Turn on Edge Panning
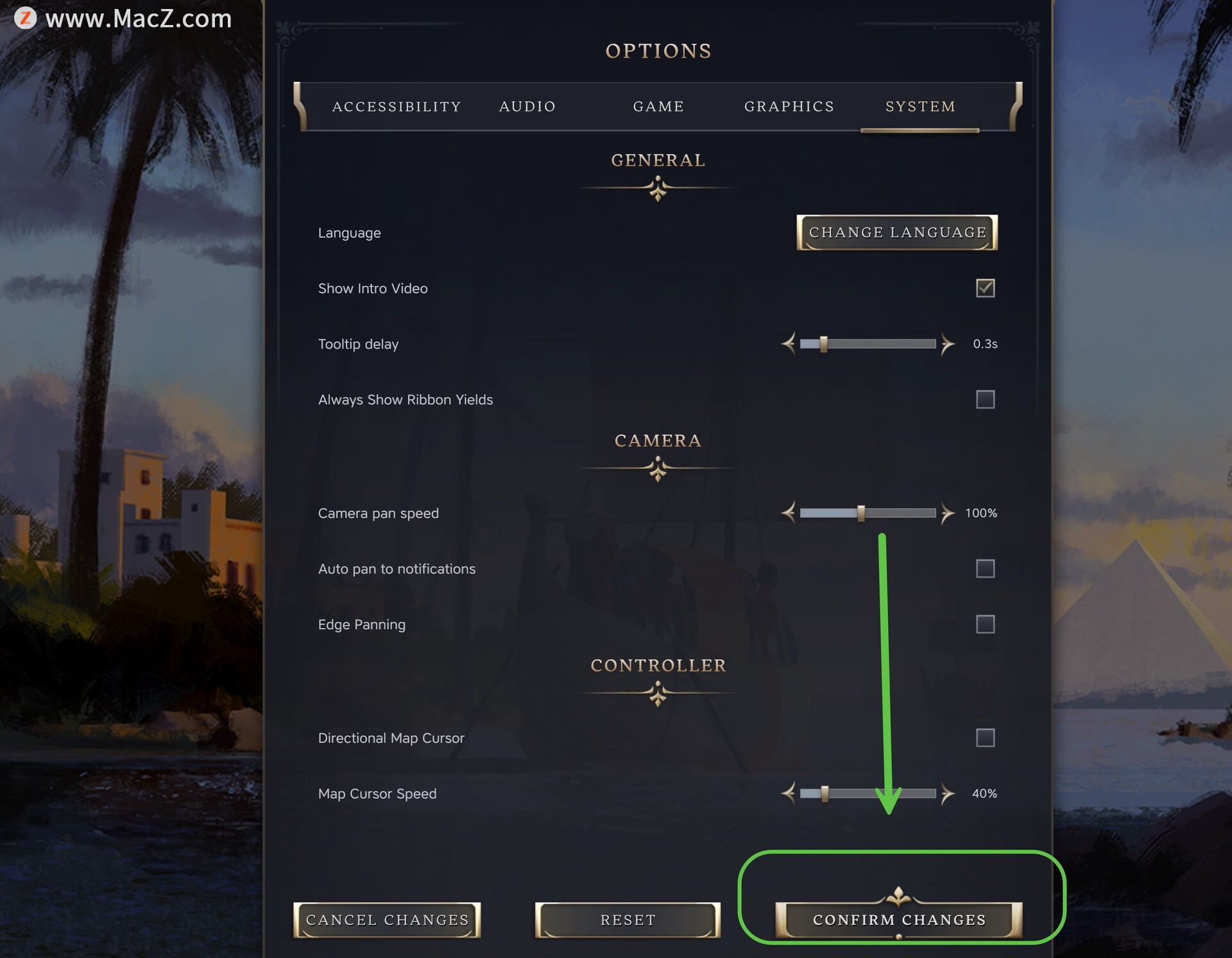1232x958 pixels. [985, 624]
